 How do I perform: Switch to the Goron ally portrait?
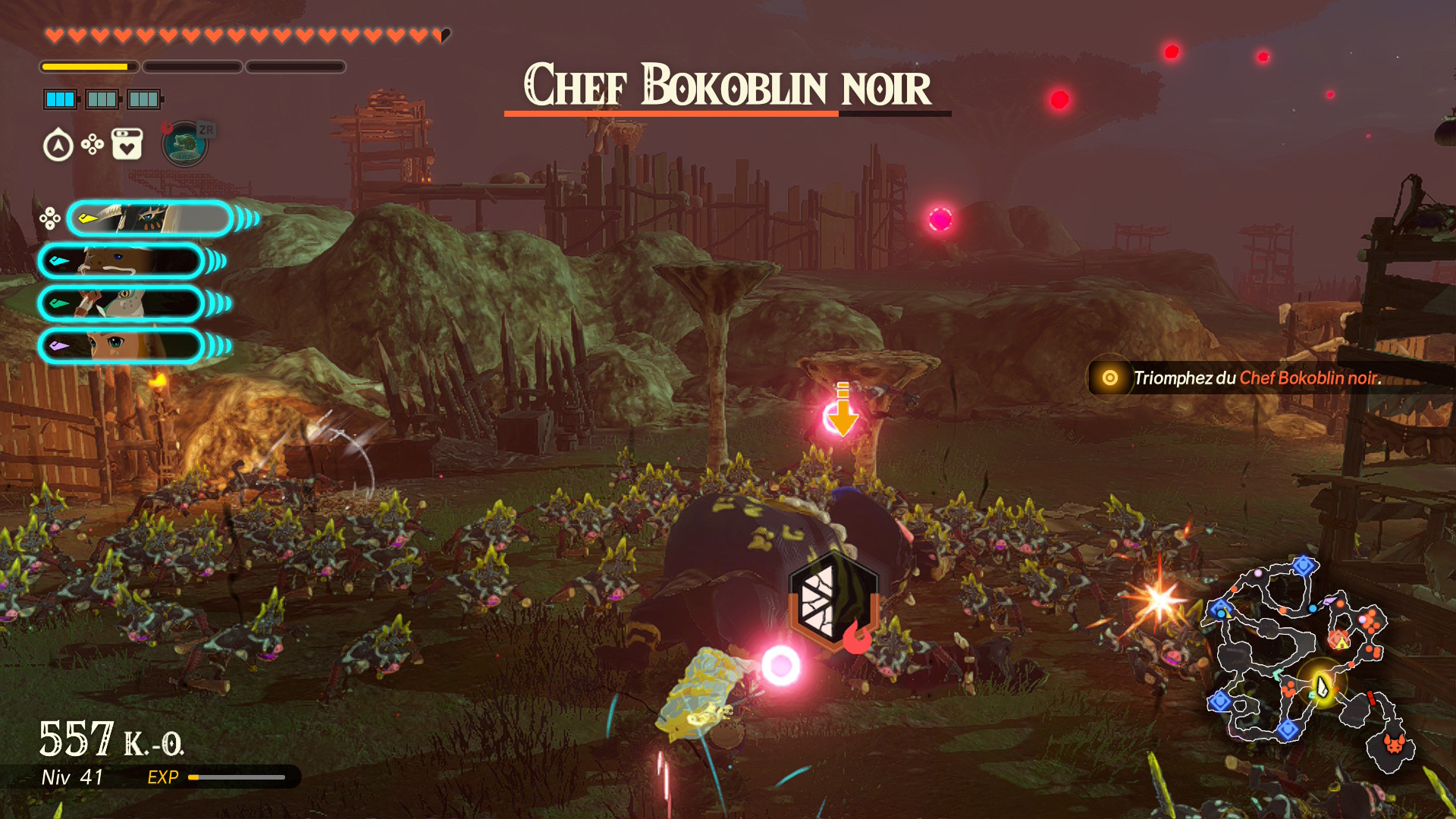[121, 262]
